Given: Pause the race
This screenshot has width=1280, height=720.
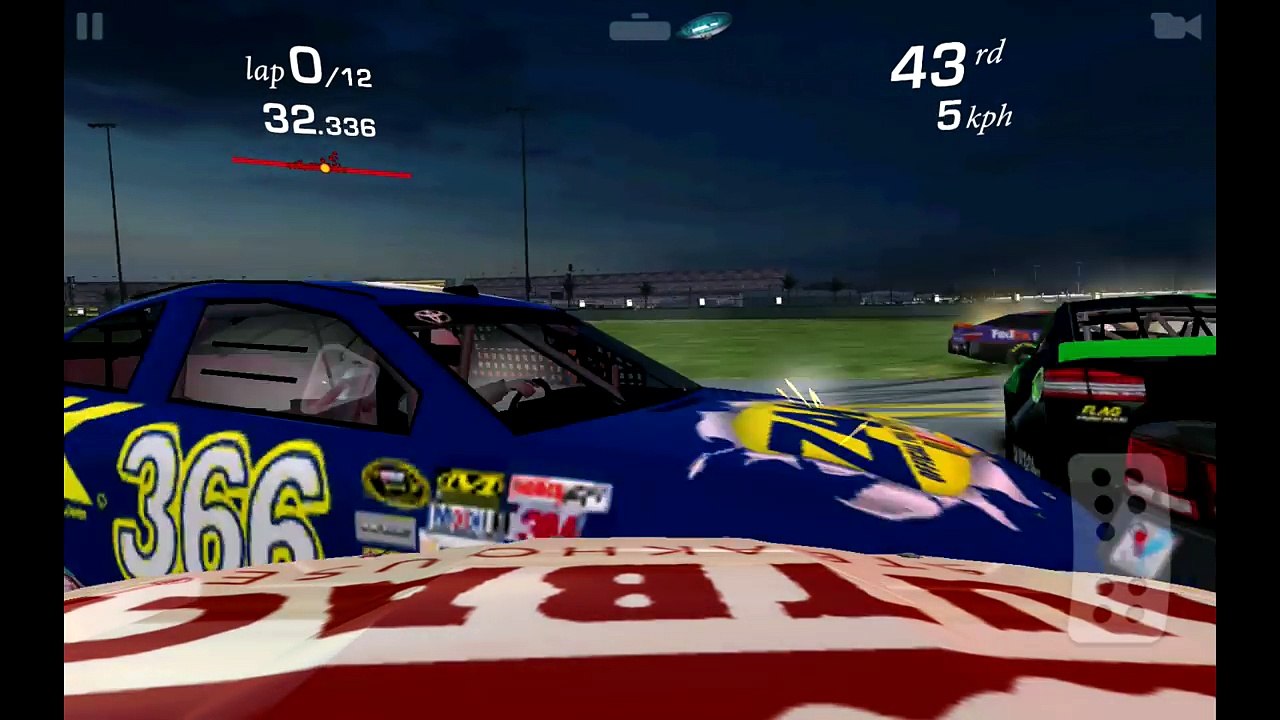Looking at the screenshot, I should point(89,27).
